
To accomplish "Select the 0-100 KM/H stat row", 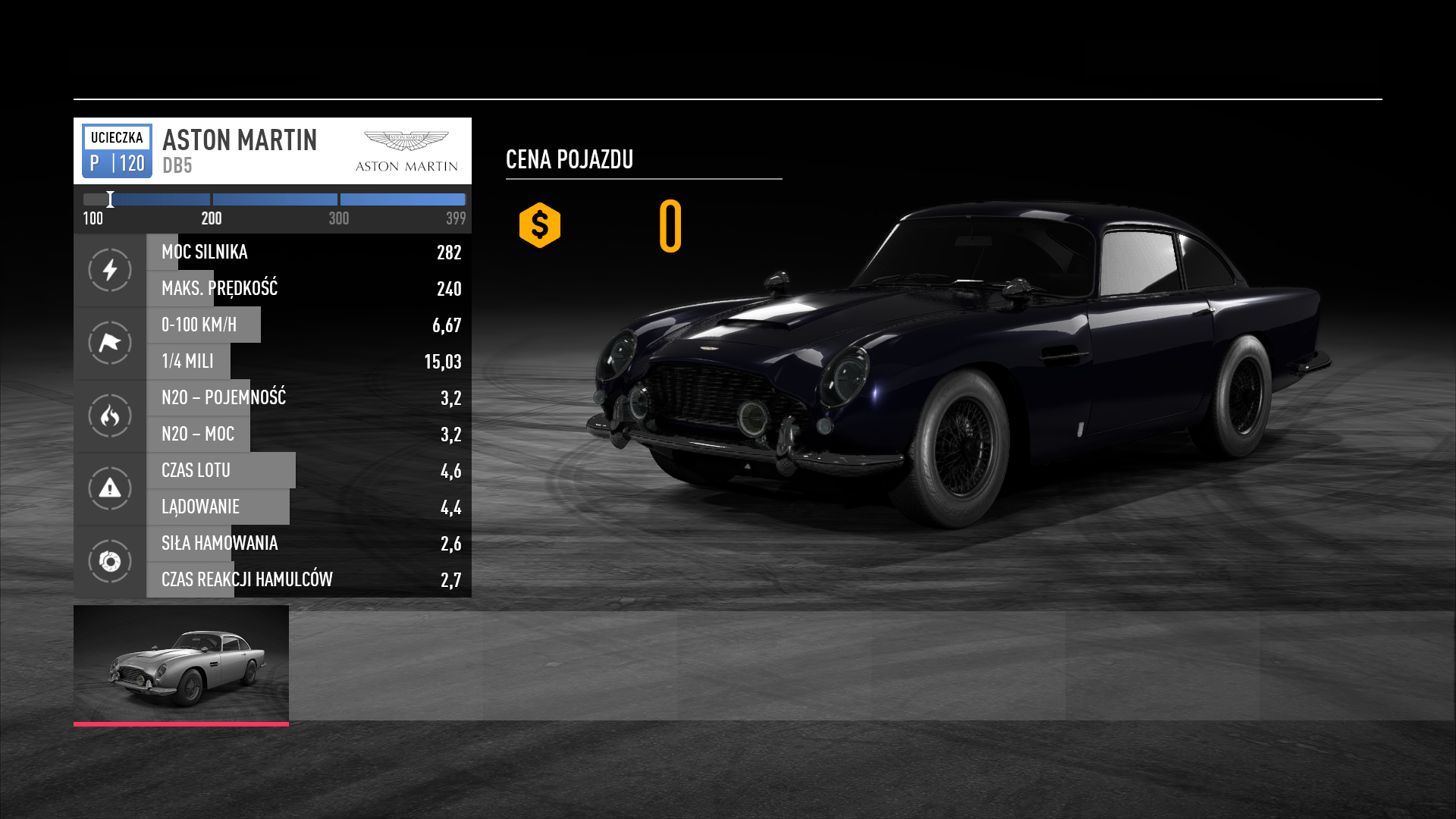I will click(309, 325).
